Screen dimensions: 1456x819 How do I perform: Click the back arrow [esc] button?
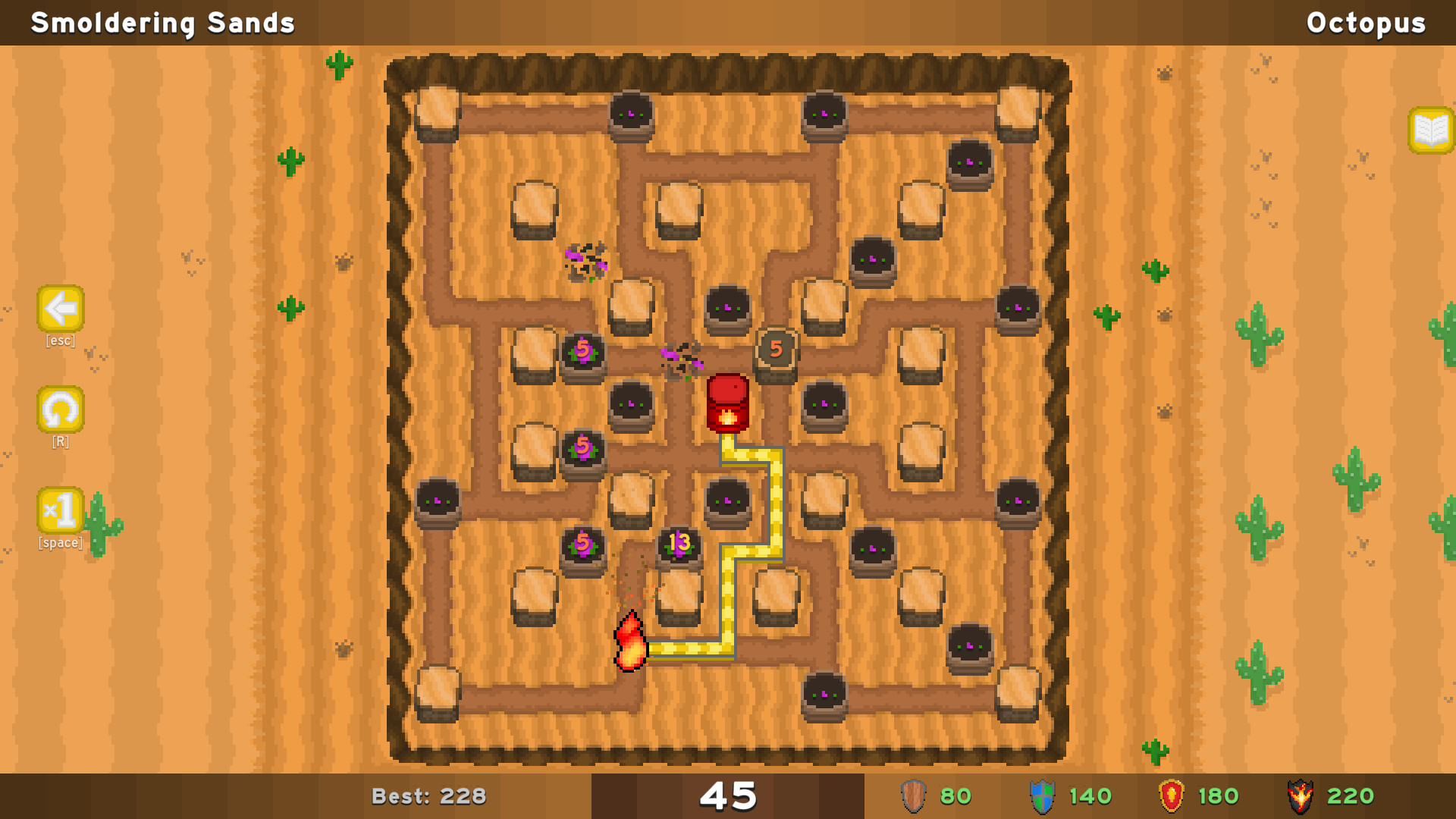pyautogui.click(x=60, y=309)
